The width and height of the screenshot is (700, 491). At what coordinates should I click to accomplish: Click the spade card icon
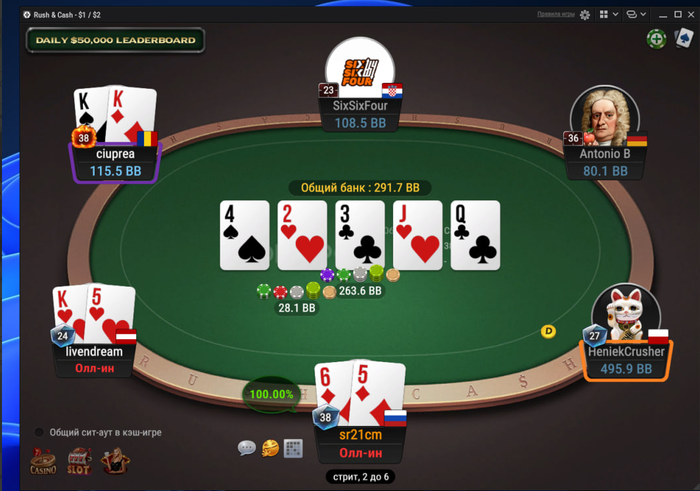click(685, 39)
